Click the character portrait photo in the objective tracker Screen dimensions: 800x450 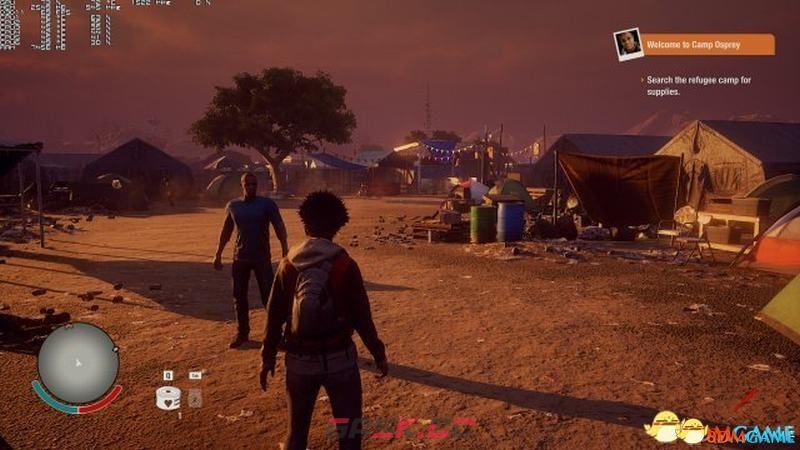[x=628, y=44]
